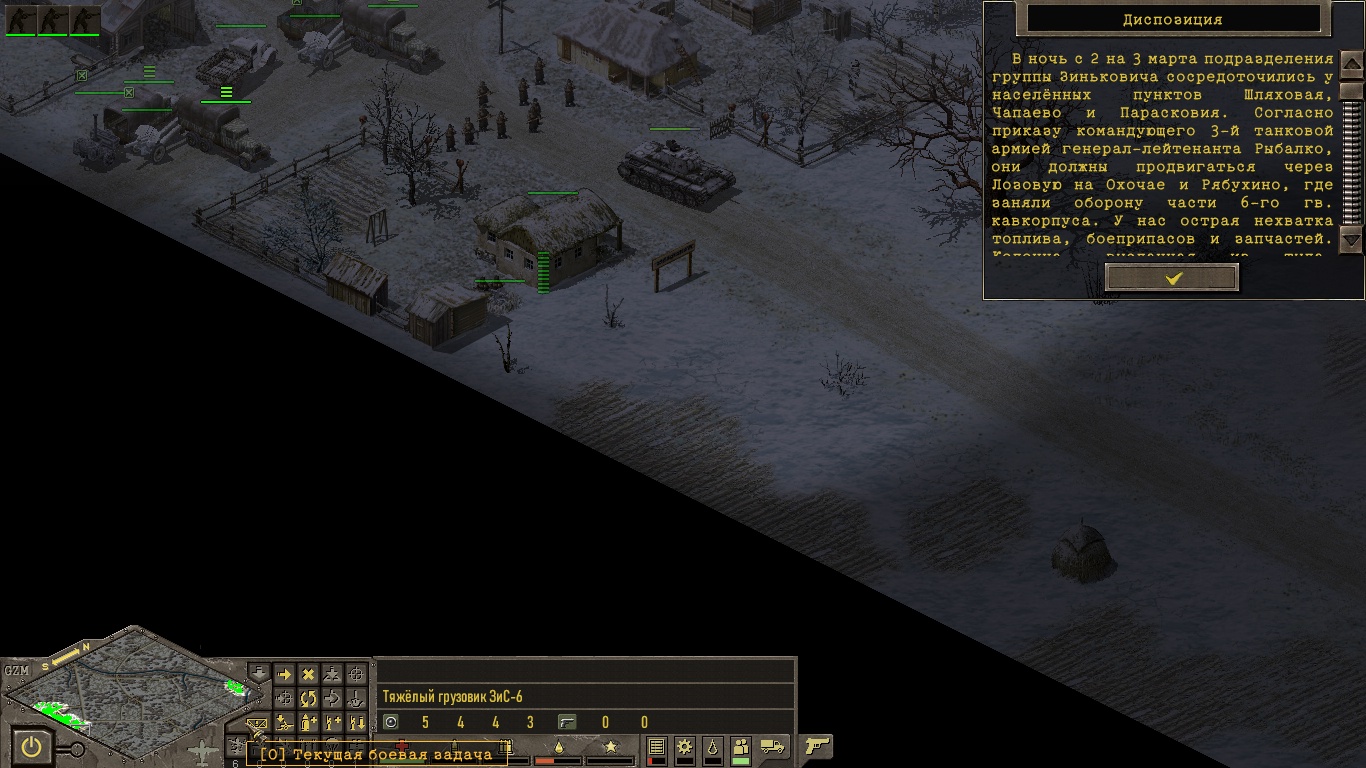Collapse the command panel with the down arrow
Image resolution: width=1366 pixels, height=768 pixels.
[259, 673]
